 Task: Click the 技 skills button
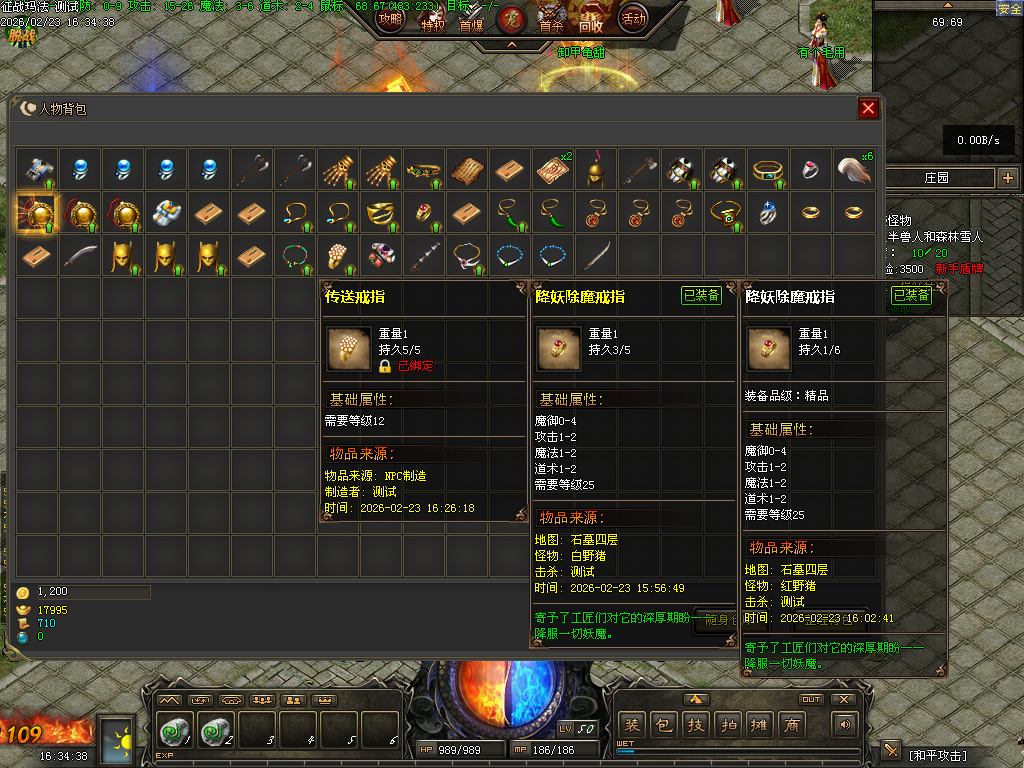[696, 724]
